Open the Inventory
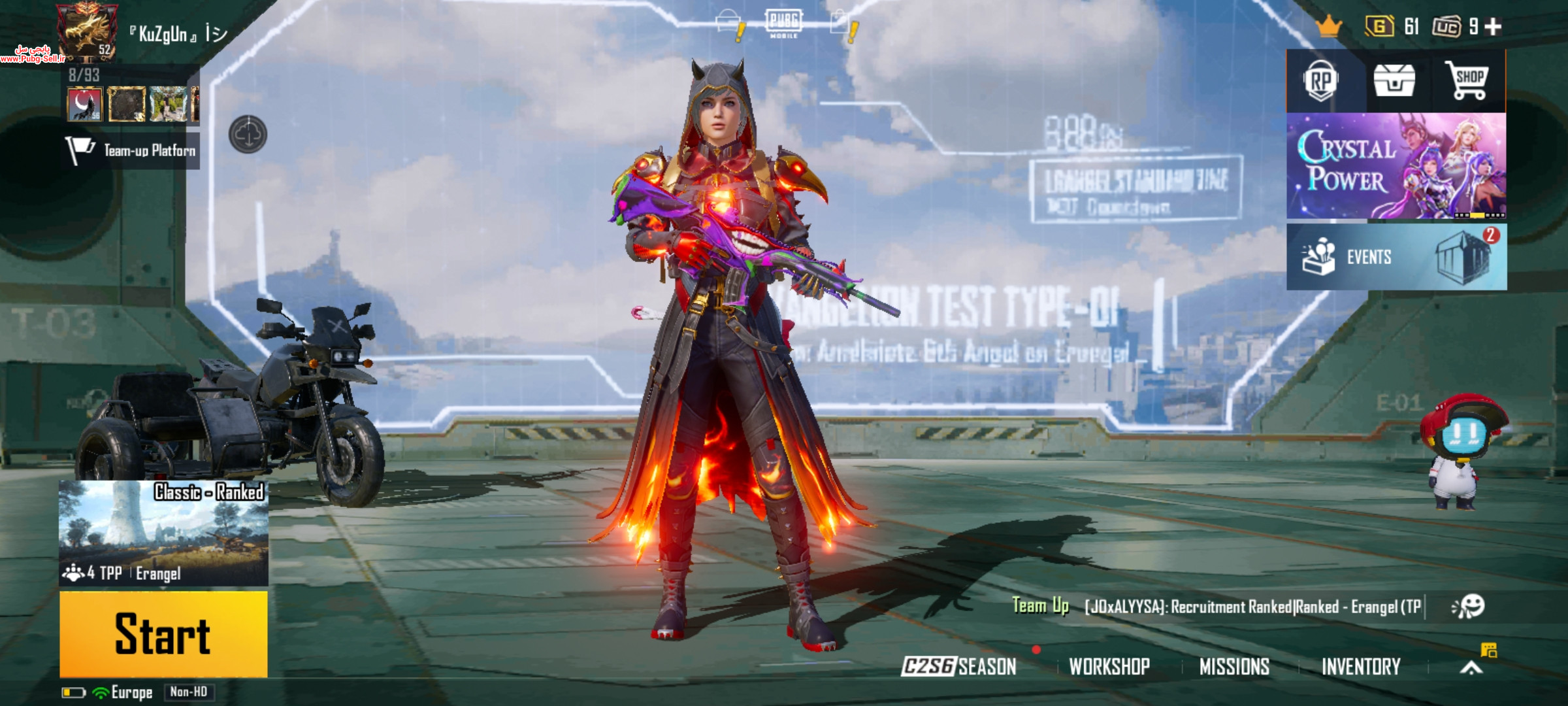This screenshot has height=706, width=1568. (x=1361, y=666)
